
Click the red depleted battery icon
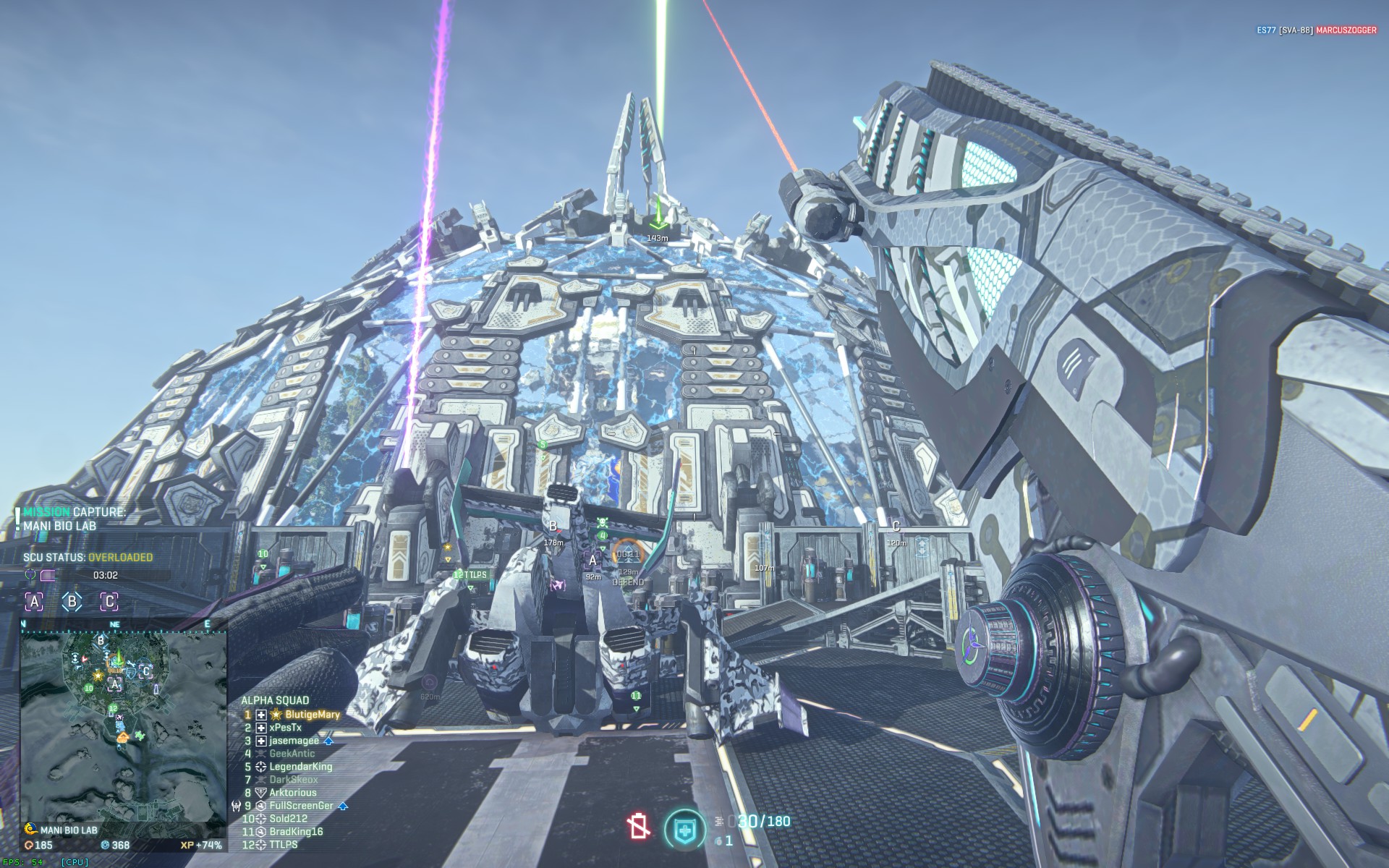click(639, 826)
